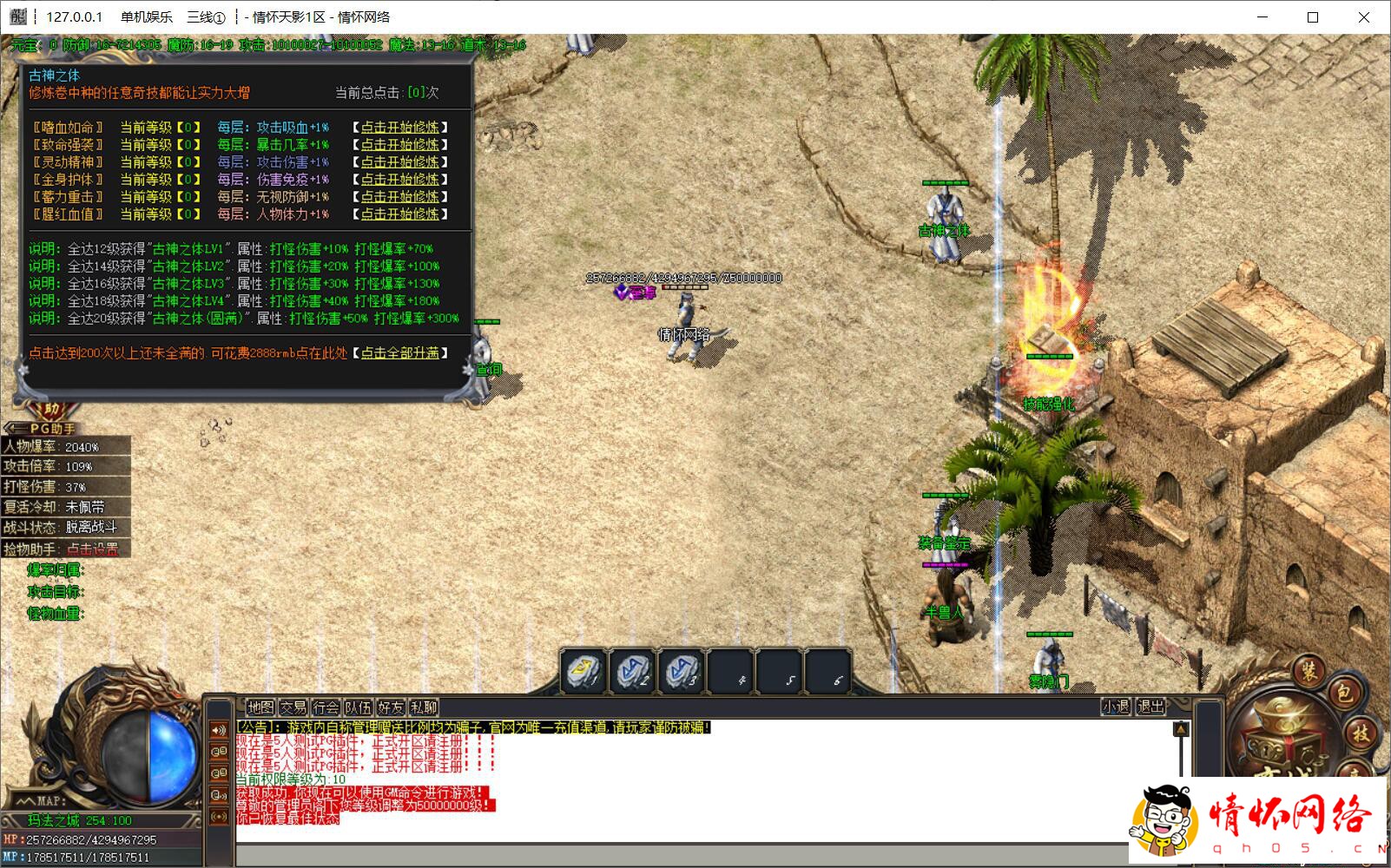Open the 行会 guild panel

[x=326, y=707]
